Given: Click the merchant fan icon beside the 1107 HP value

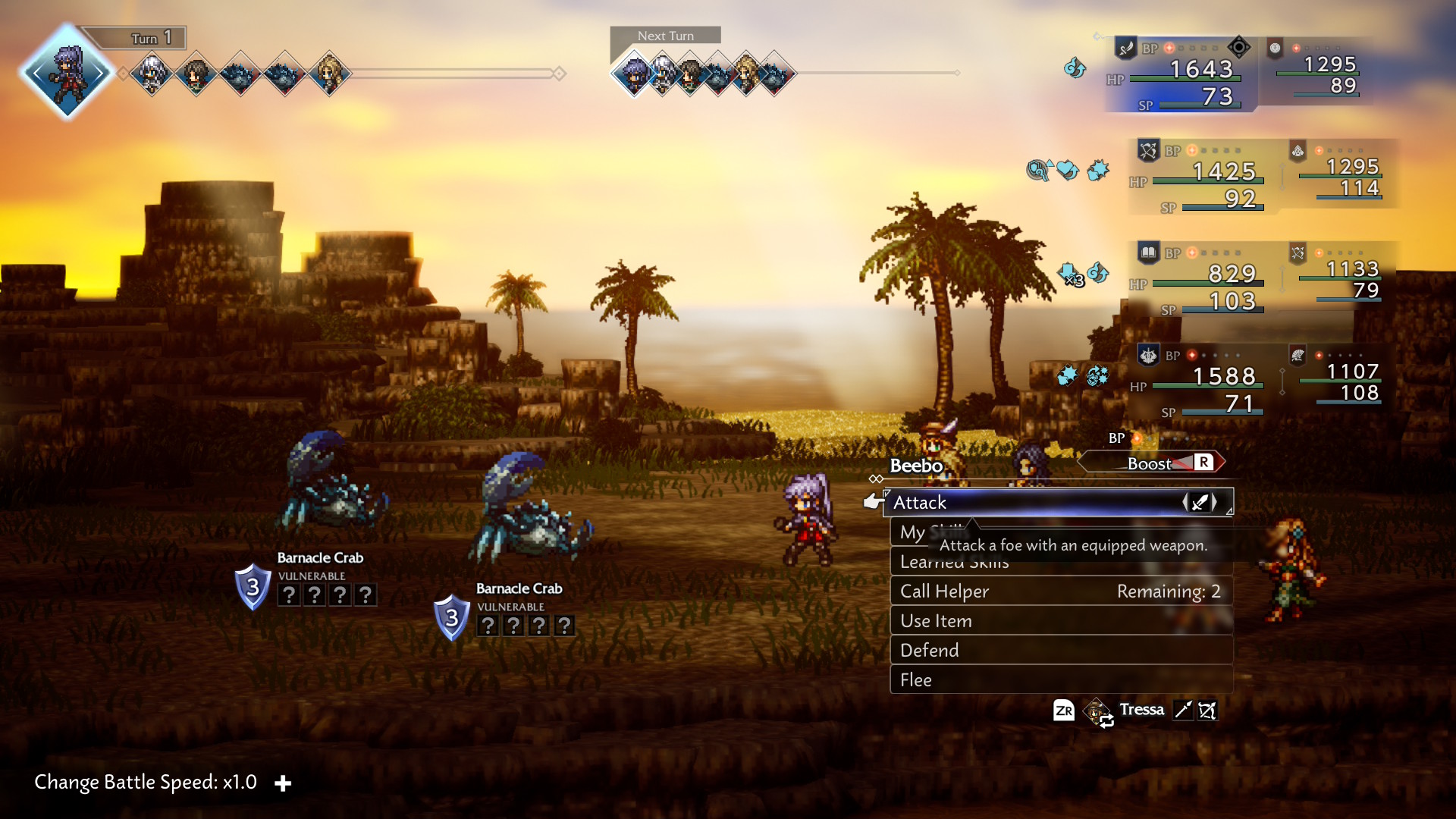Looking at the screenshot, I should pos(1298,355).
